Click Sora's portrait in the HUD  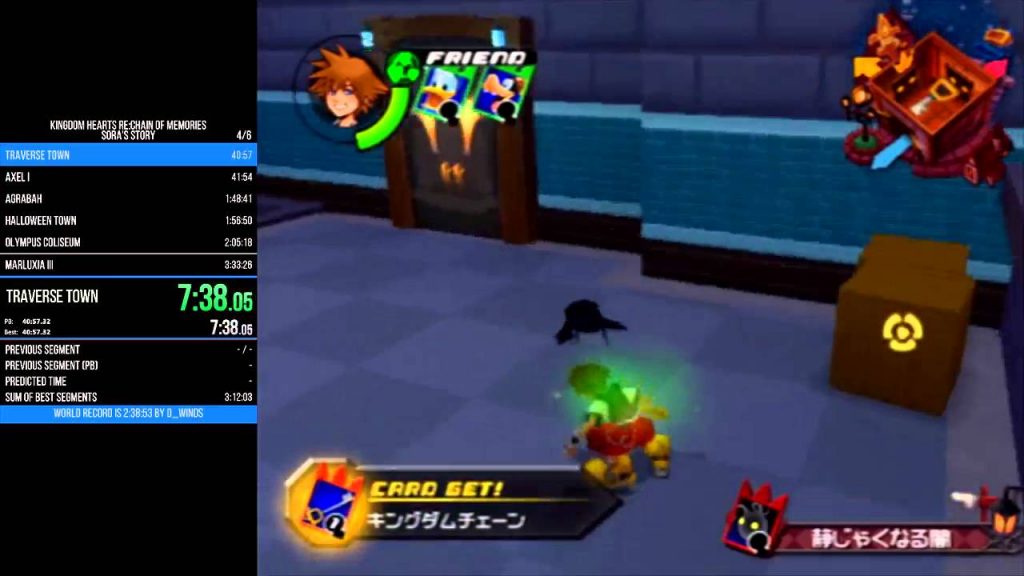click(x=334, y=86)
